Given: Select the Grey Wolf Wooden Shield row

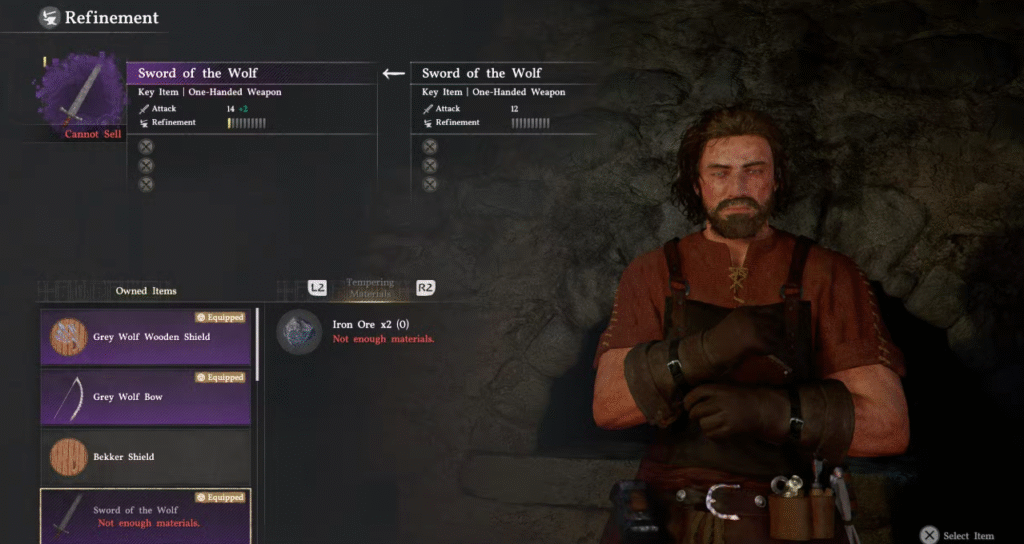Looking at the screenshot, I should (x=145, y=337).
